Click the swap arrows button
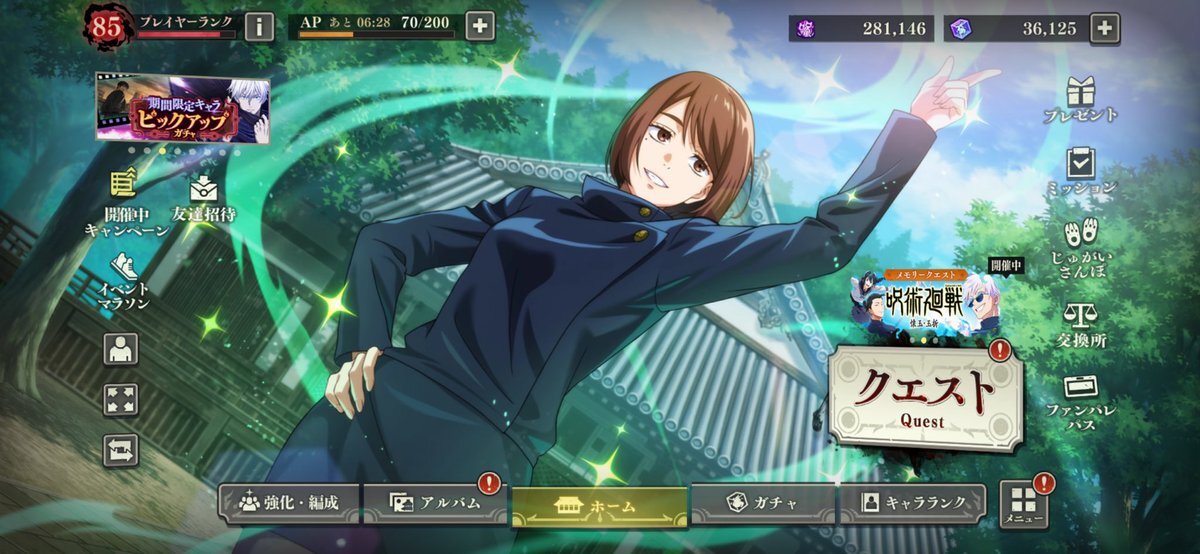This screenshot has height=554, width=1200. 121,450
